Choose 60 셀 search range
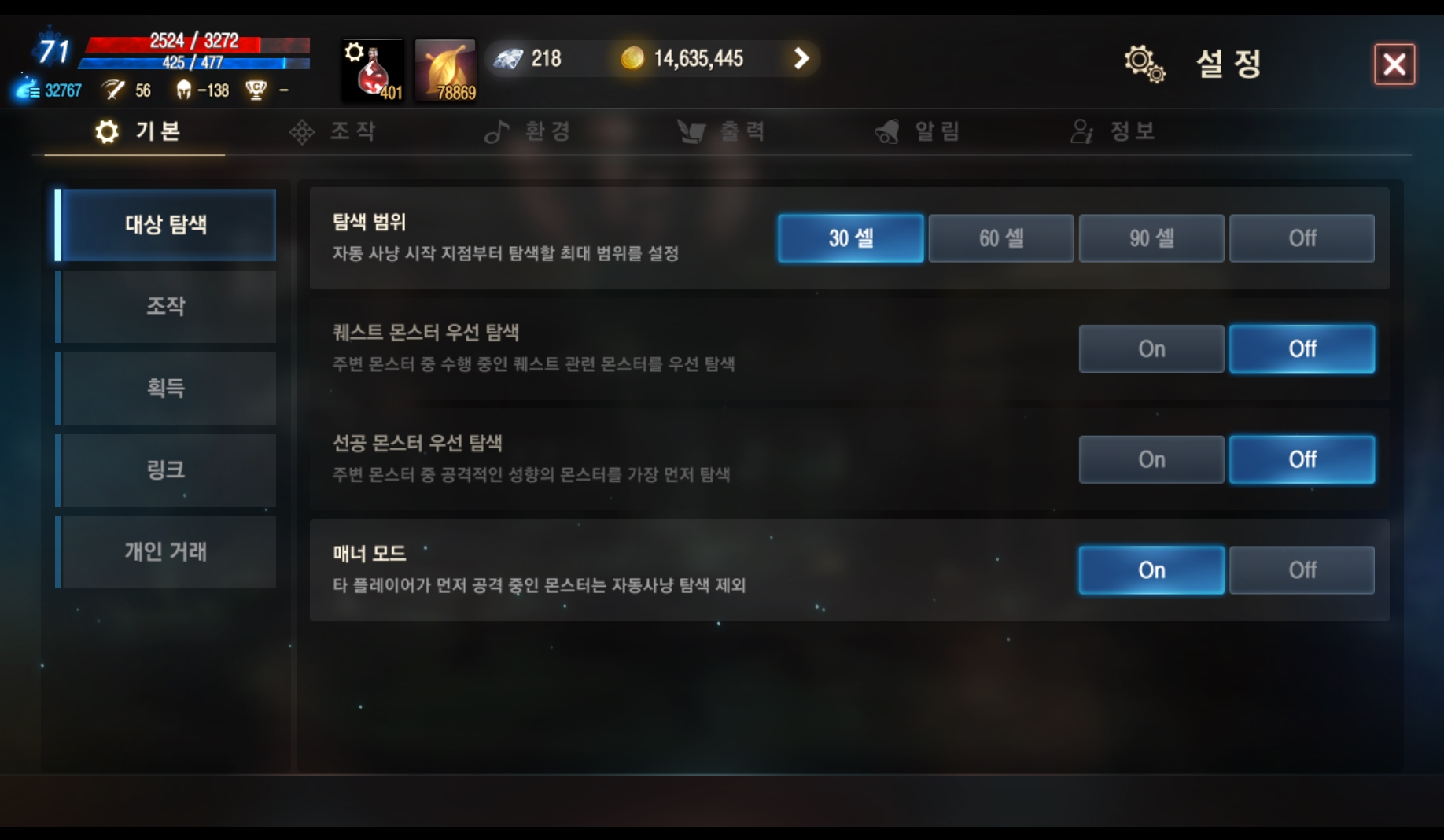 [1000, 238]
